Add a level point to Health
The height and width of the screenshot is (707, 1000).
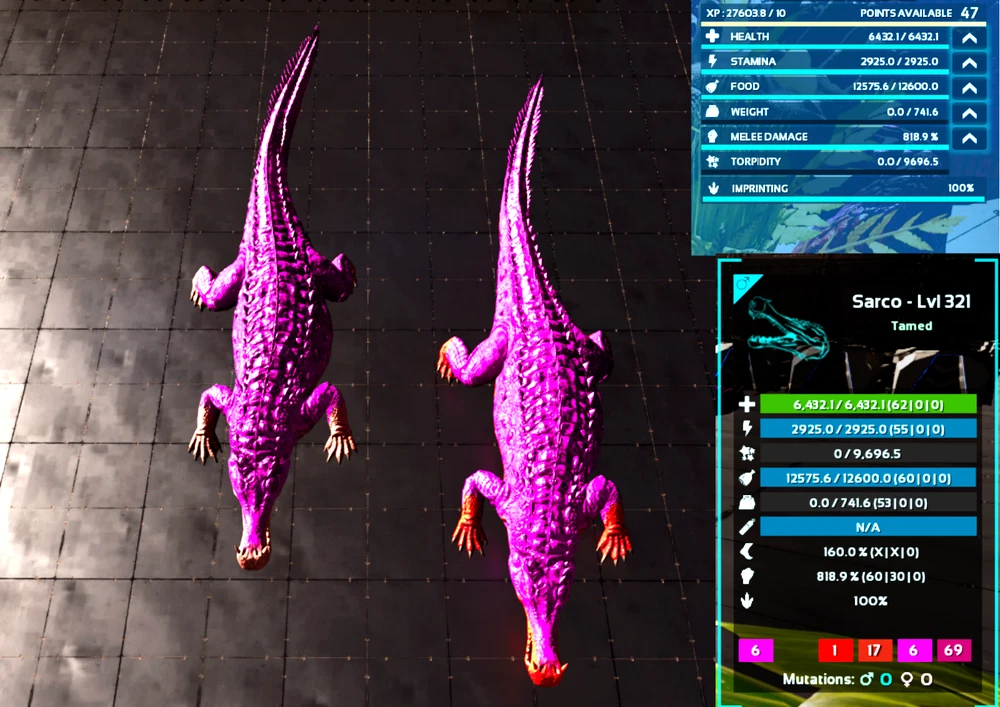pyautogui.click(x=969, y=38)
